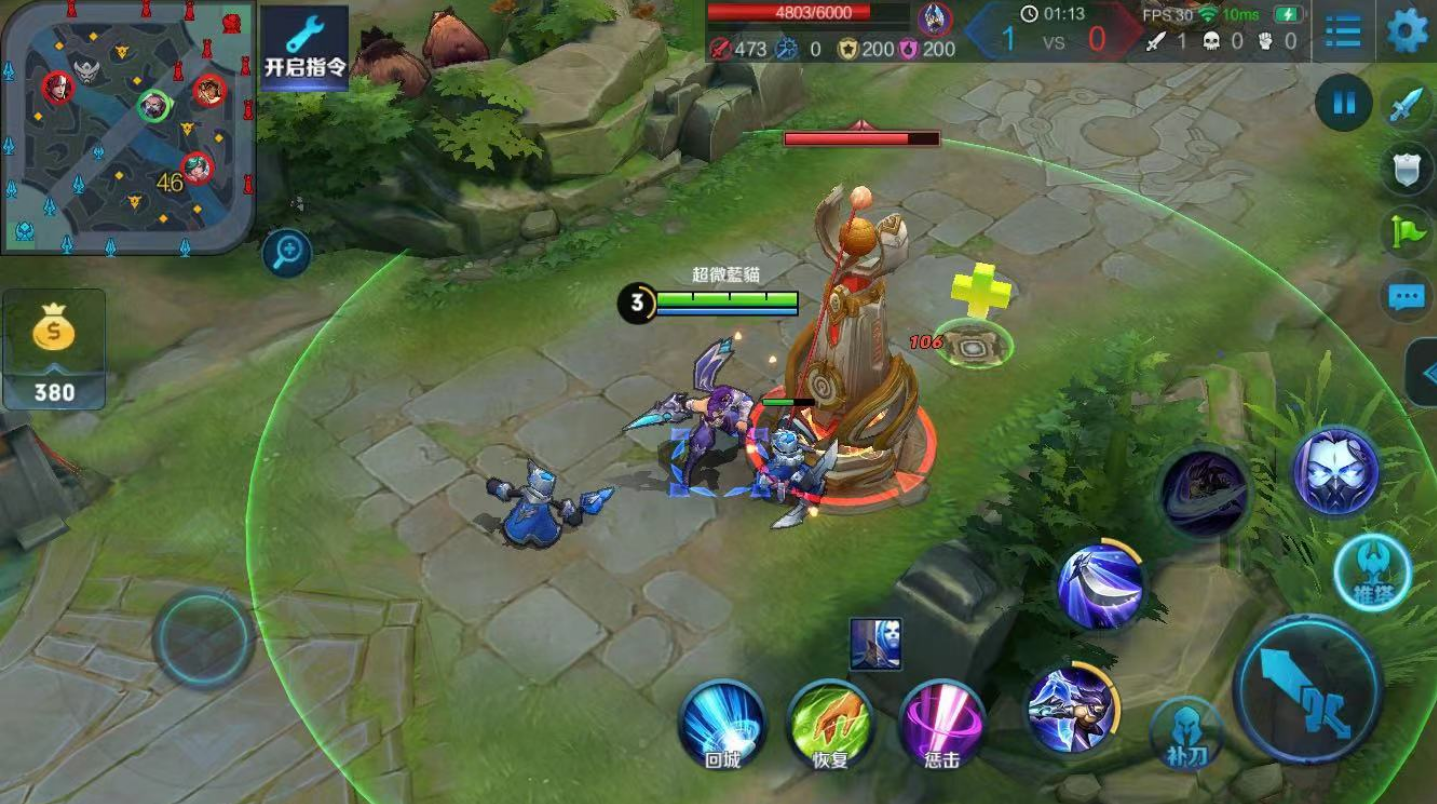The image size is (1437, 804).
Task: Open the gold shop showing 380
Action: (54, 349)
